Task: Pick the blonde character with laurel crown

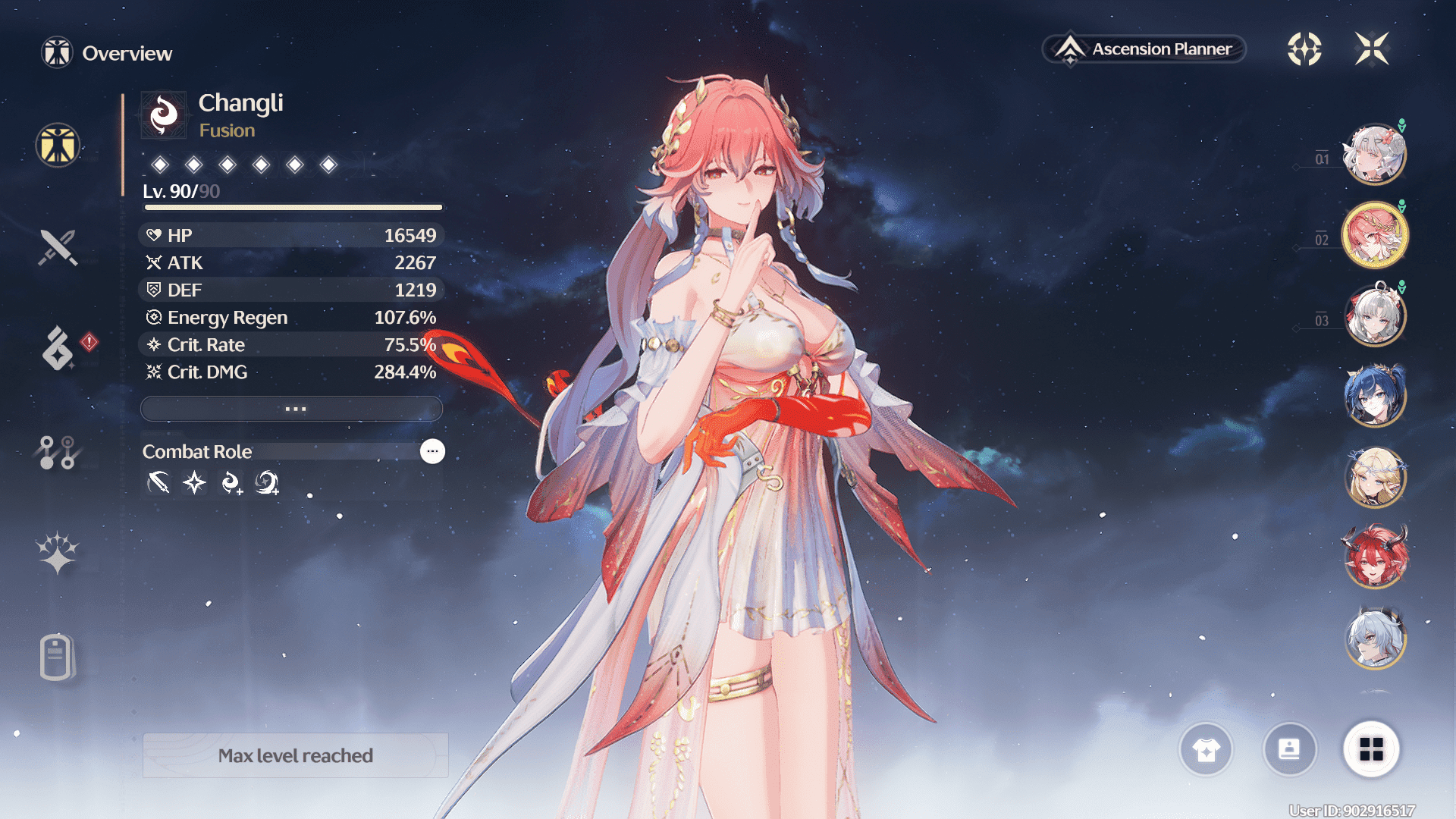Action: (1374, 477)
